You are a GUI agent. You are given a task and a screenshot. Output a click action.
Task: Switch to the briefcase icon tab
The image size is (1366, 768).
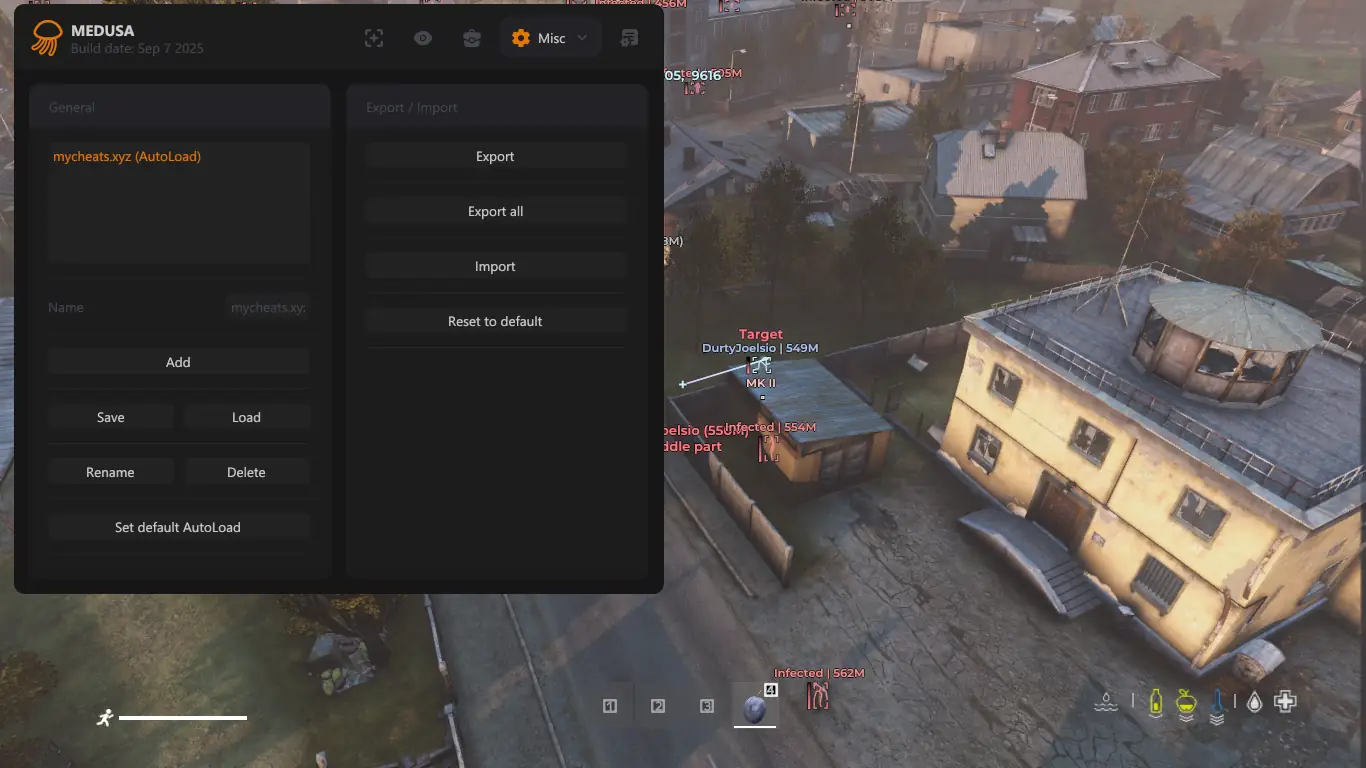pos(472,38)
